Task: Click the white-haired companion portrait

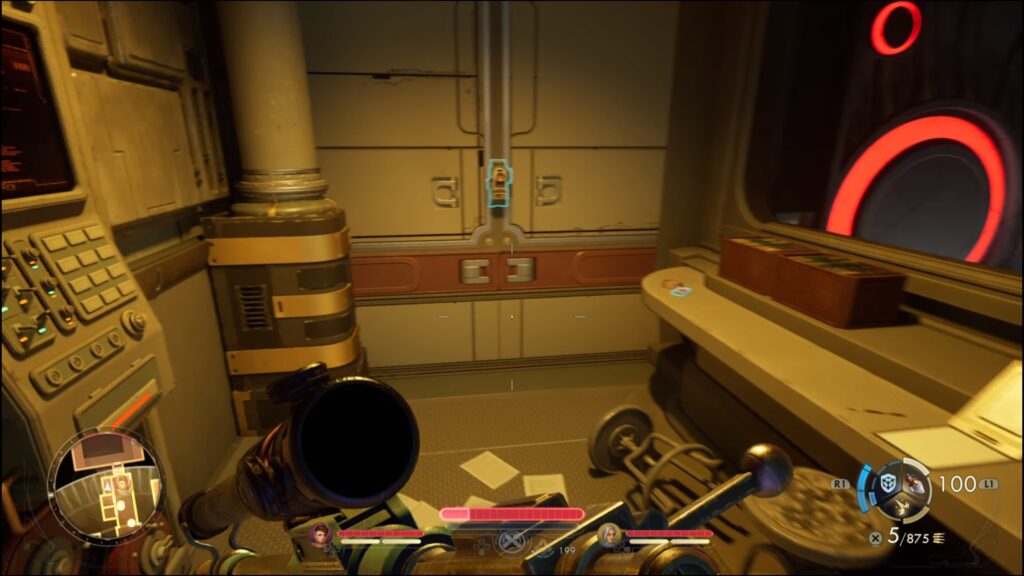Action: click(609, 535)
